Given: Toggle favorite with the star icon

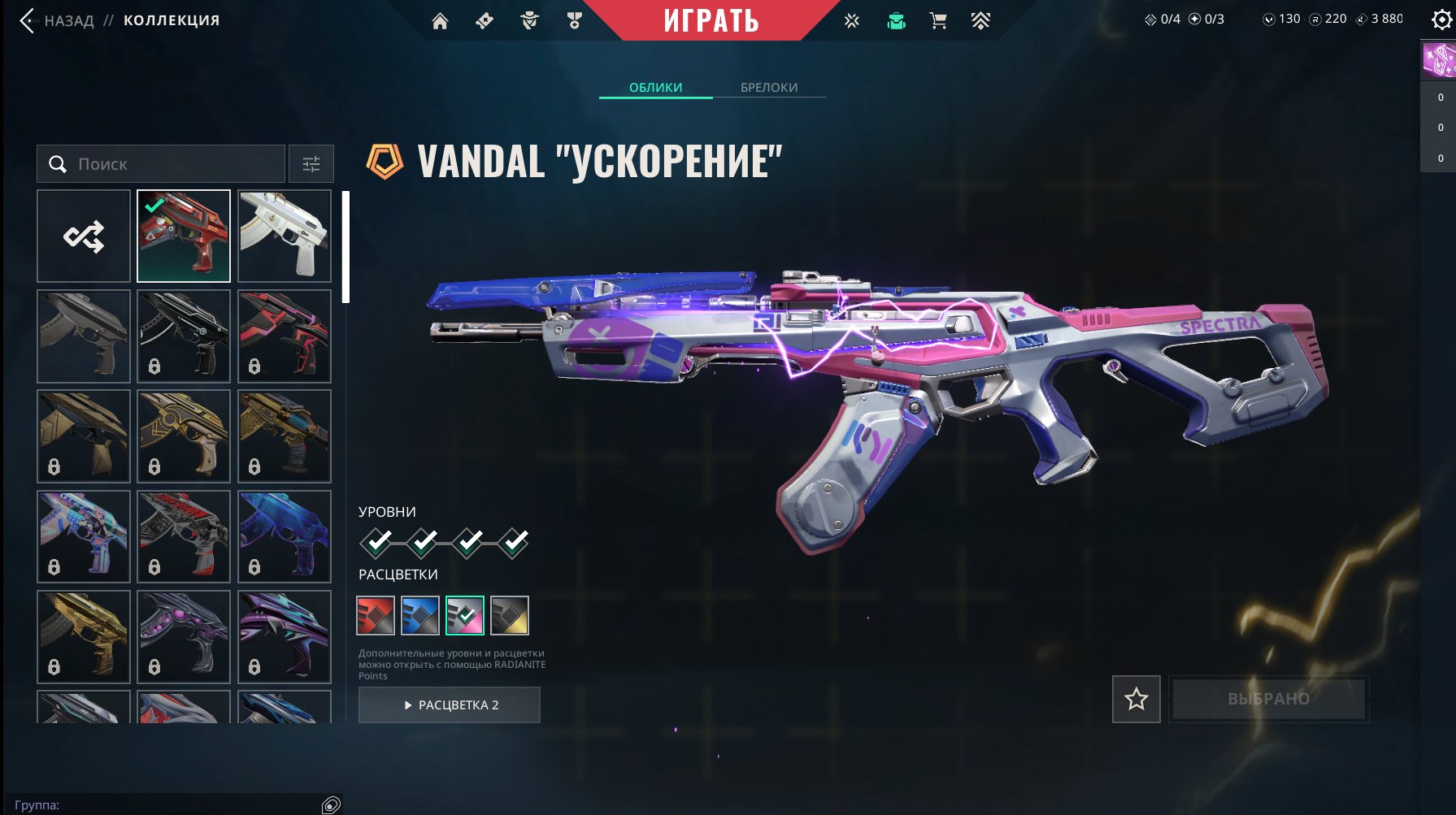Looking at the screenshot, I should [x=1136, y=699].
